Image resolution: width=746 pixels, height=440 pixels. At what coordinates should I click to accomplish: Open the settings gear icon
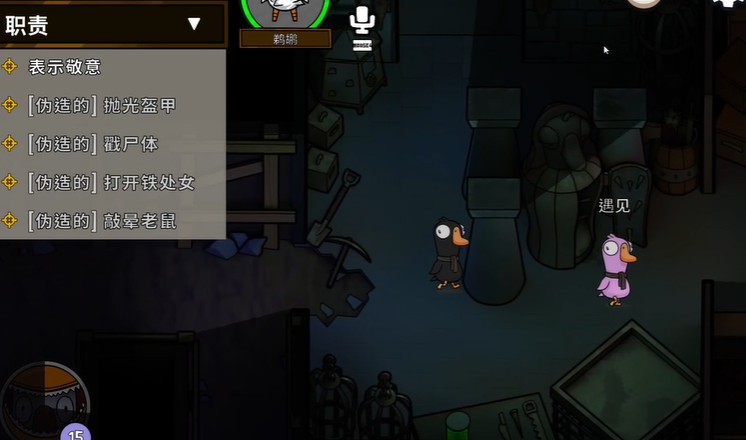click(731, 4)
